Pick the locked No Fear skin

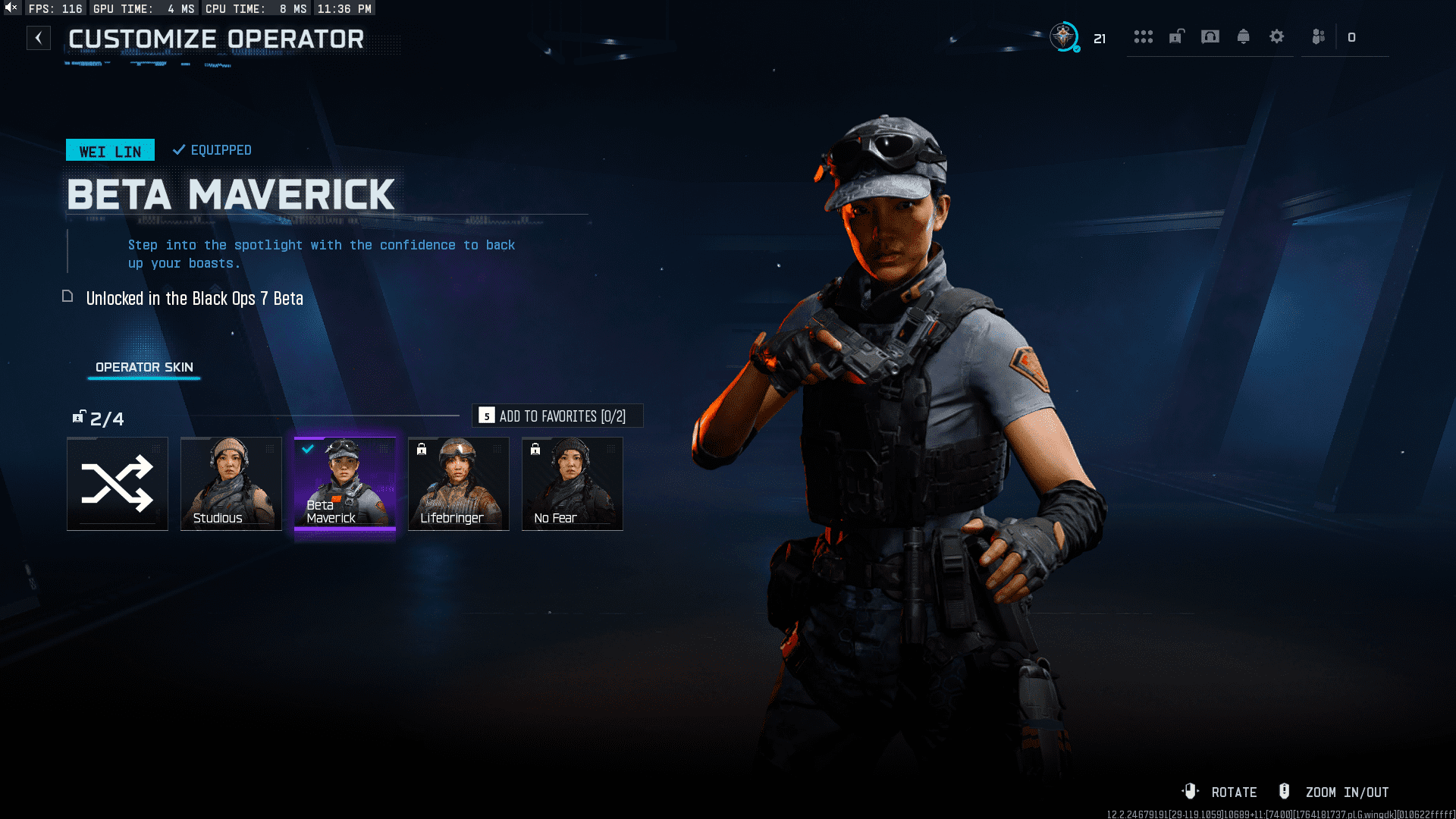(572, 484)
